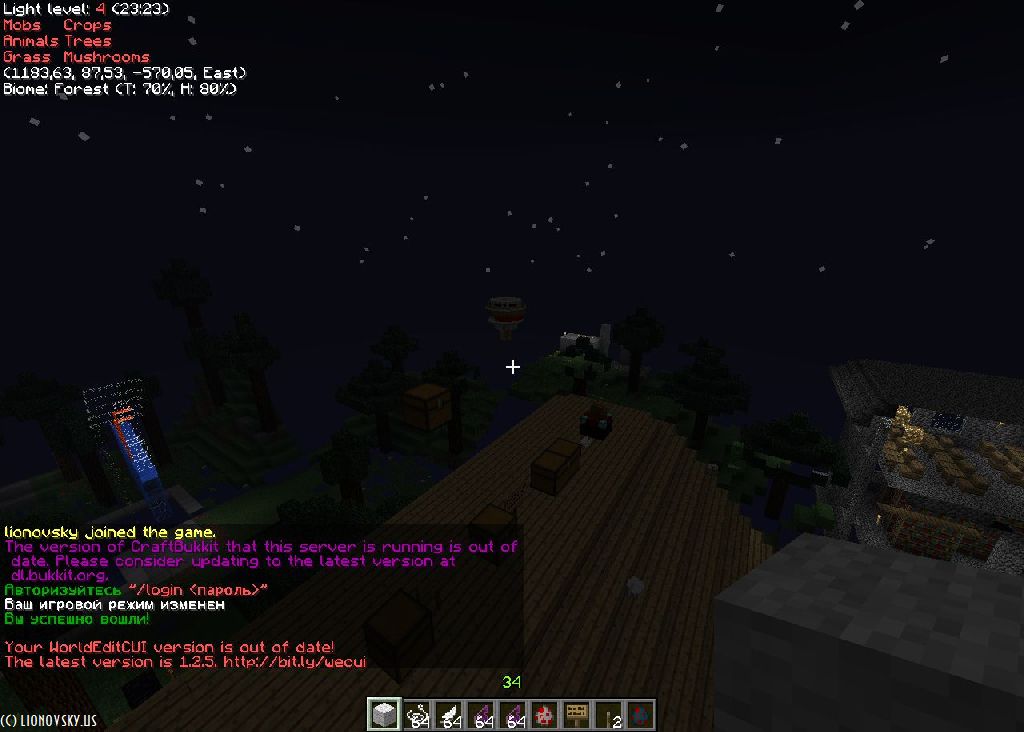Select the string stack in the hotbar
1024x732 pixels.
click(x=416, y=714)
